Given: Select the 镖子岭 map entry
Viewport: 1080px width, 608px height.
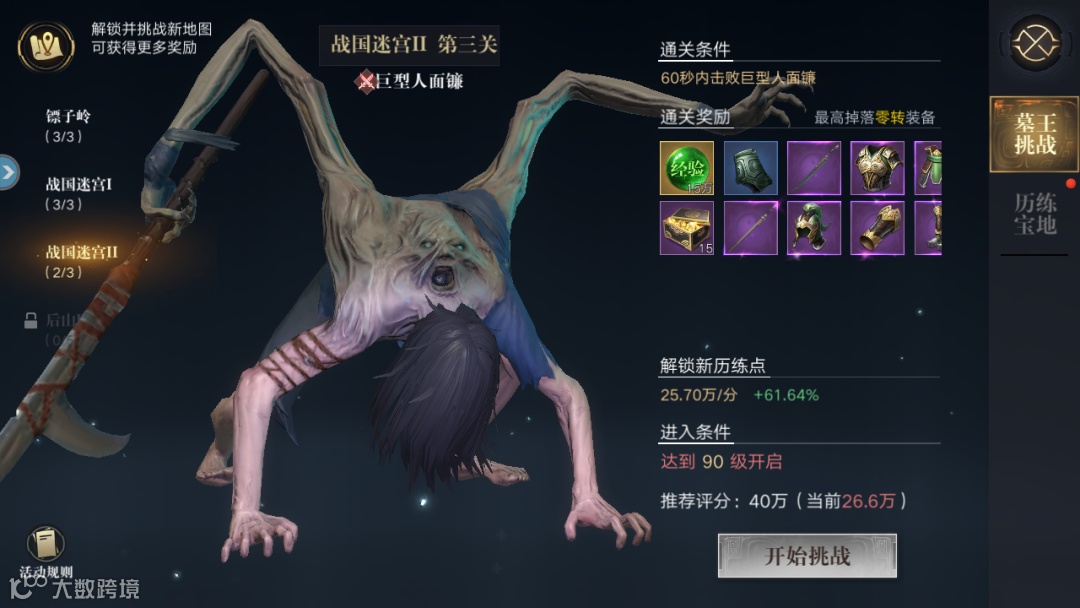Looking at the screenshot, I should [x=69, y=124].
